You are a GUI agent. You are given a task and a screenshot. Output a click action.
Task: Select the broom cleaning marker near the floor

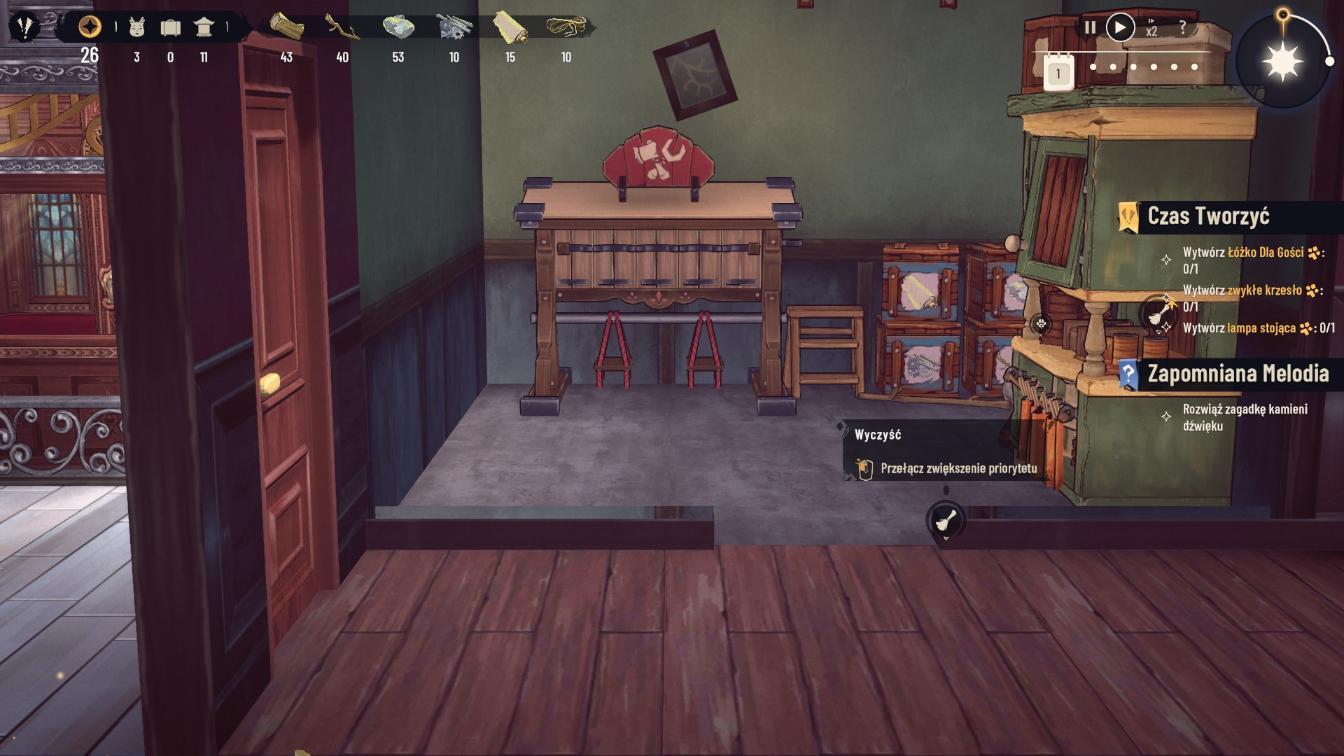946,521
